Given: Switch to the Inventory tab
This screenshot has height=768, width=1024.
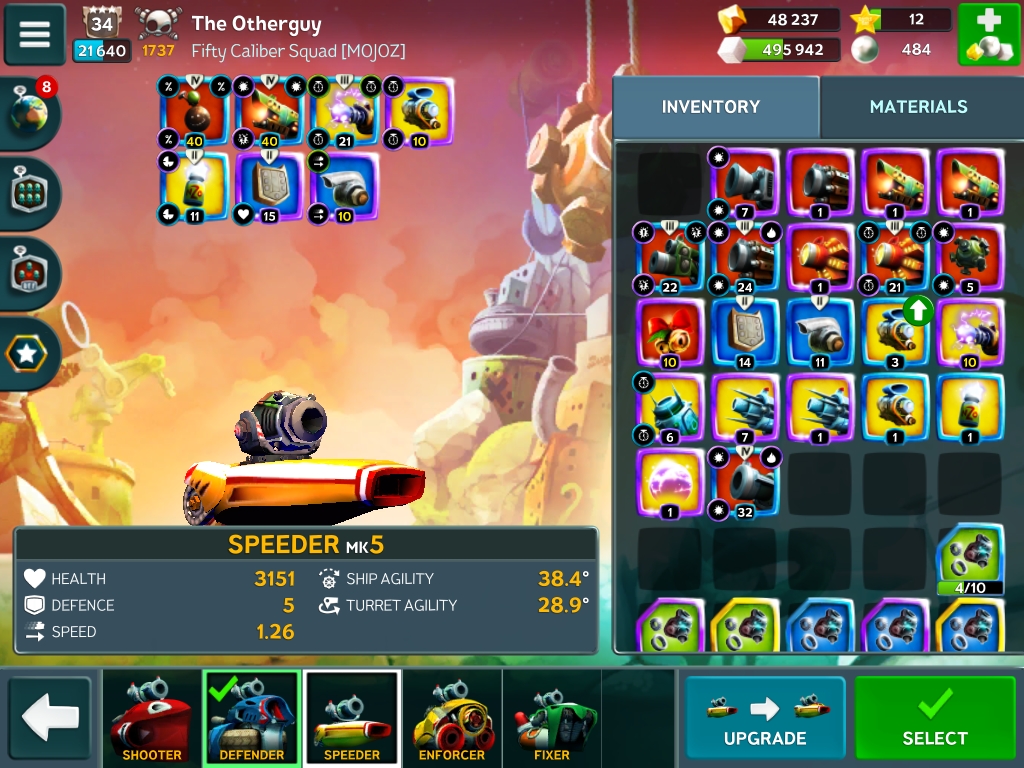Looking at the screenshot, I should 711,107.
